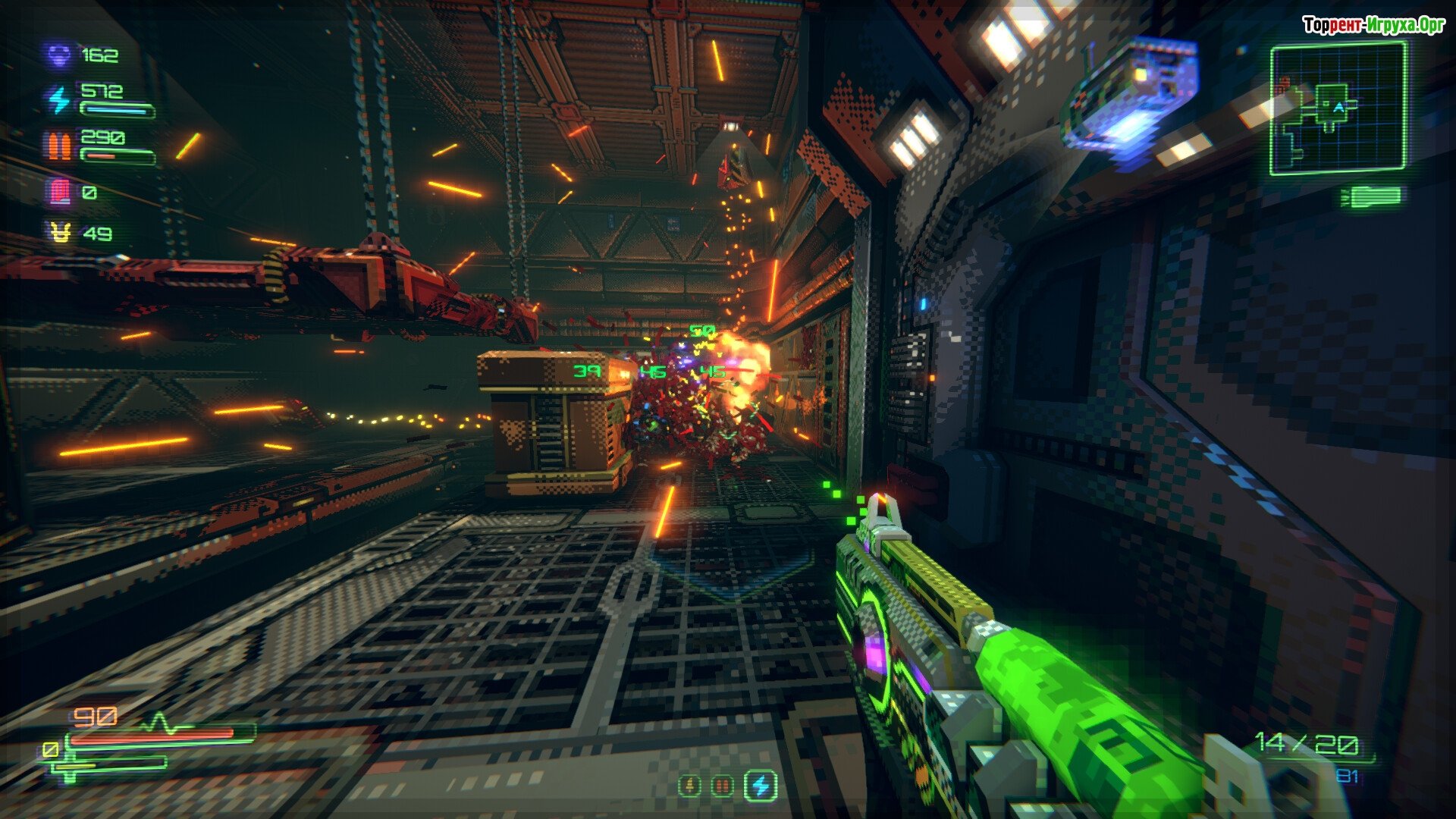
Task: Open the Торрент-Игруха.Орг watermark link
Action: (x=1373, y=25)
